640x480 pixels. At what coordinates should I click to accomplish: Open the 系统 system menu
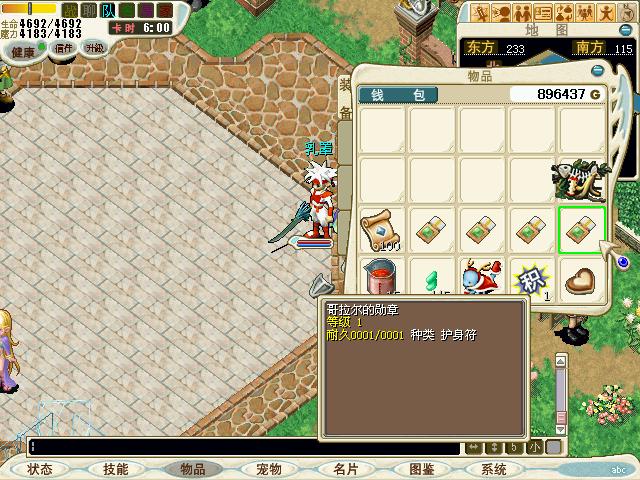pos(494,469)
